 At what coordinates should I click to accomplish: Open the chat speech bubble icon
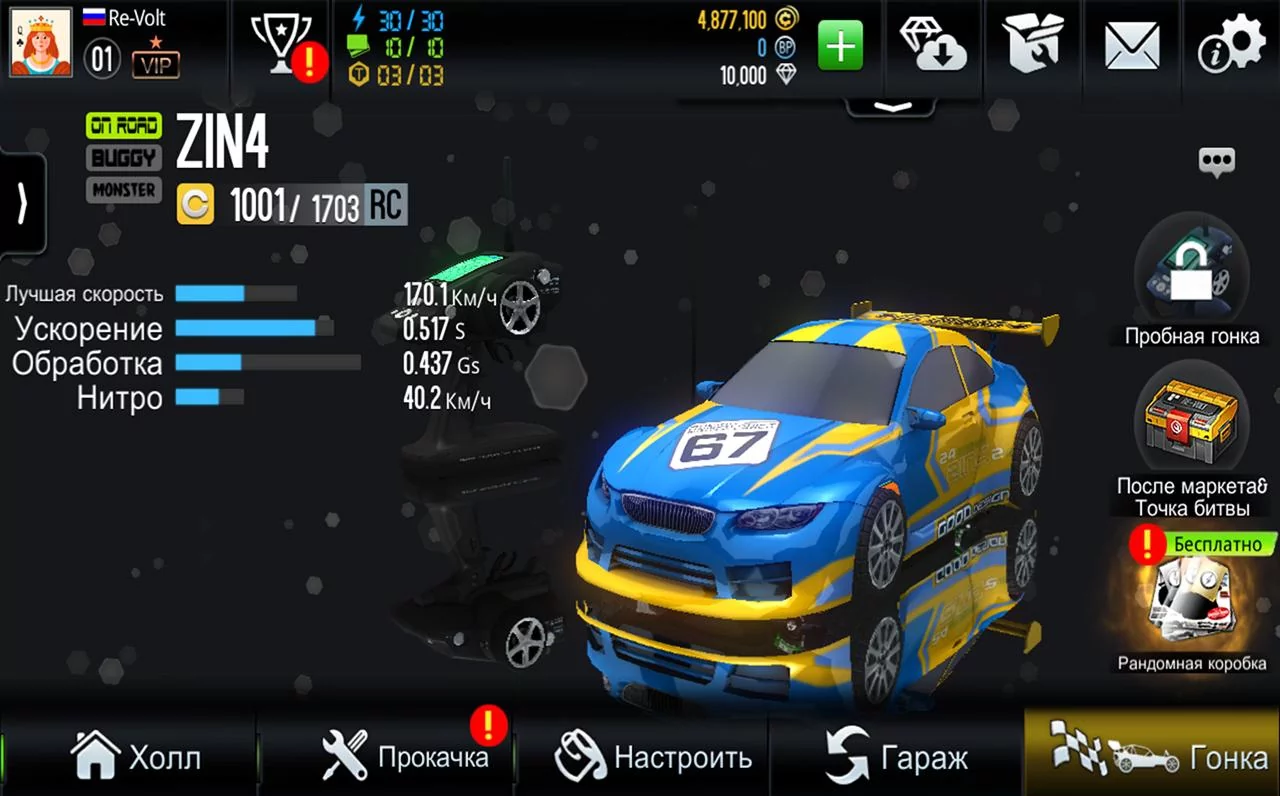click(x=1217, y=161)
